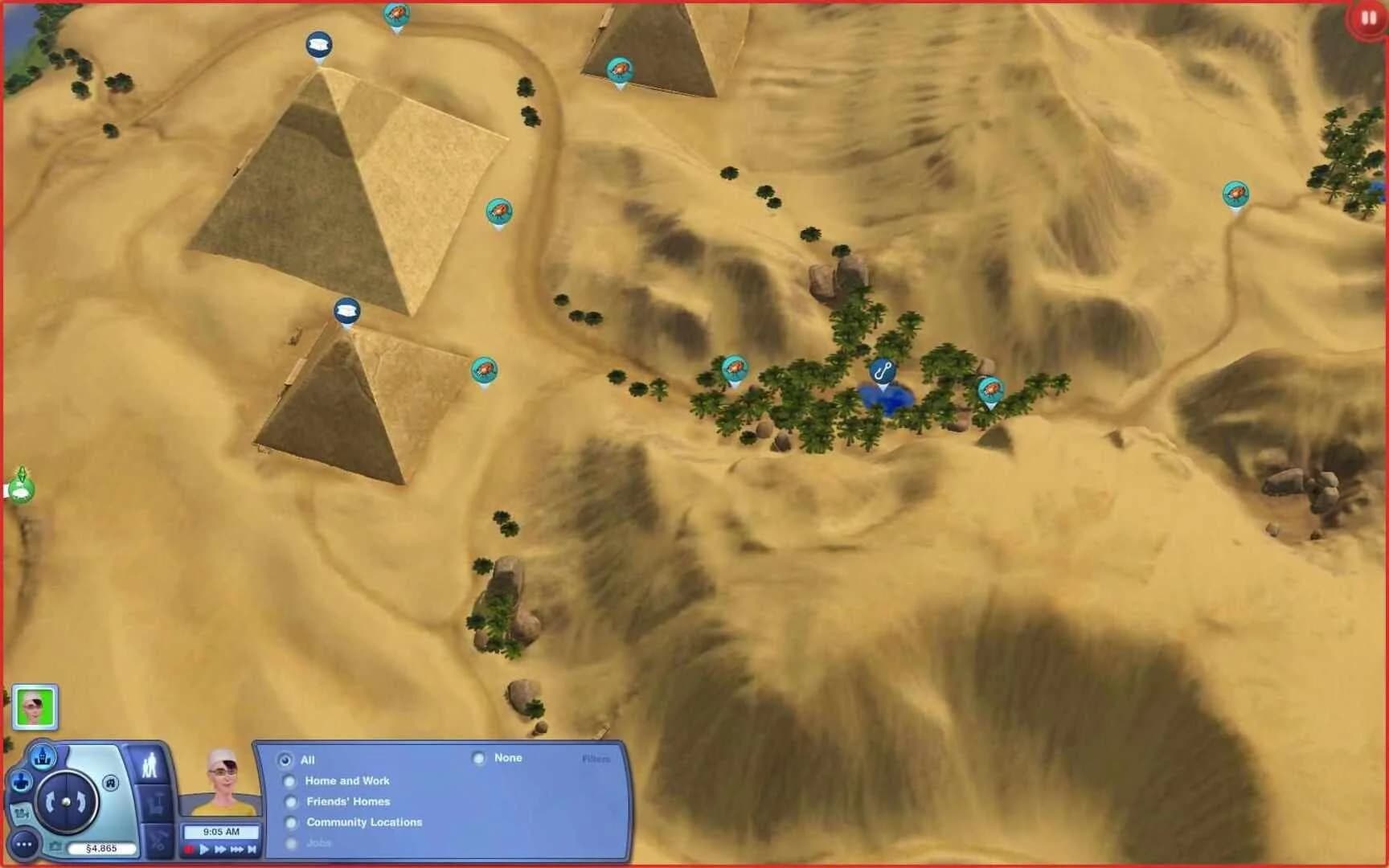Click the fishing spot marker at the oasis

(x=882, y=372)
